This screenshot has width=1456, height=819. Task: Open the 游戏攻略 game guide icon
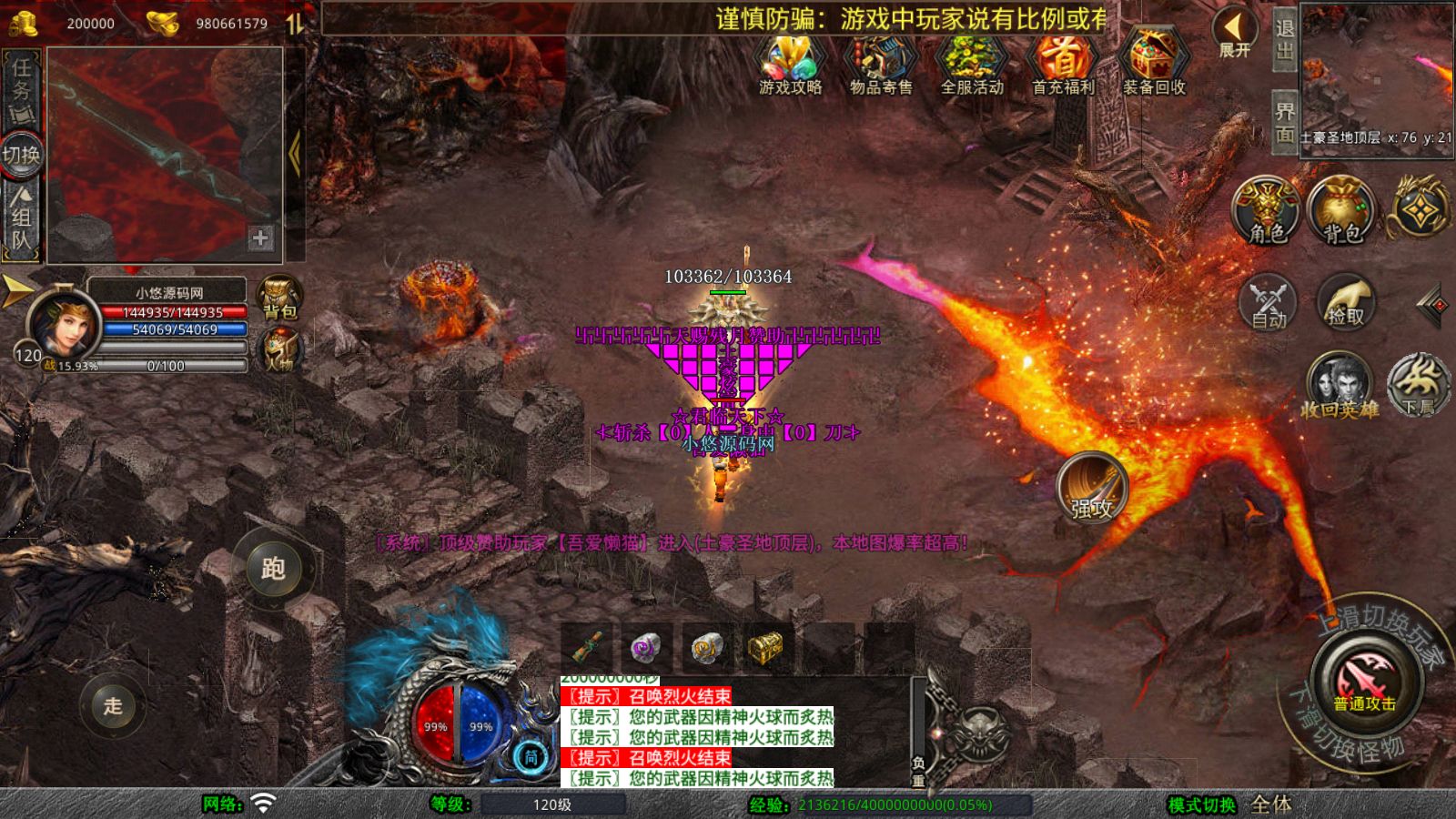790,64
